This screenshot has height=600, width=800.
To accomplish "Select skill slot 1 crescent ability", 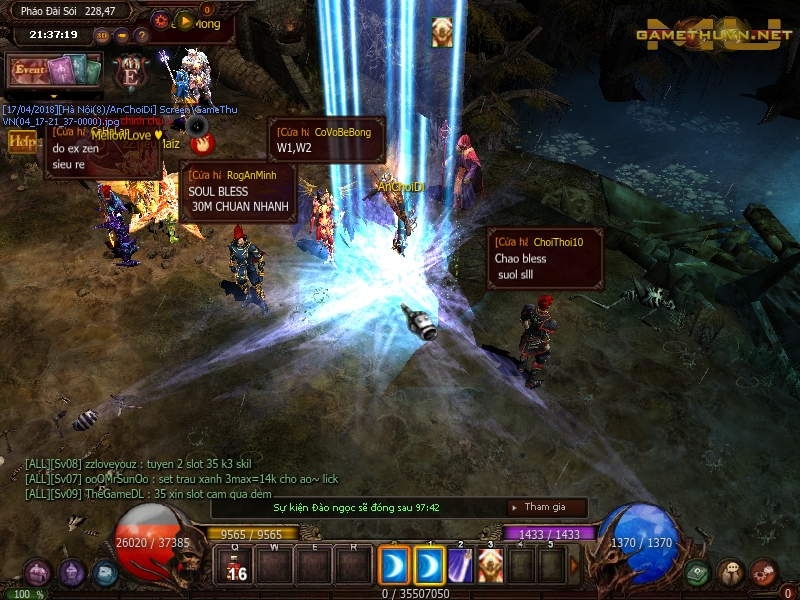I will coord(430,566).
